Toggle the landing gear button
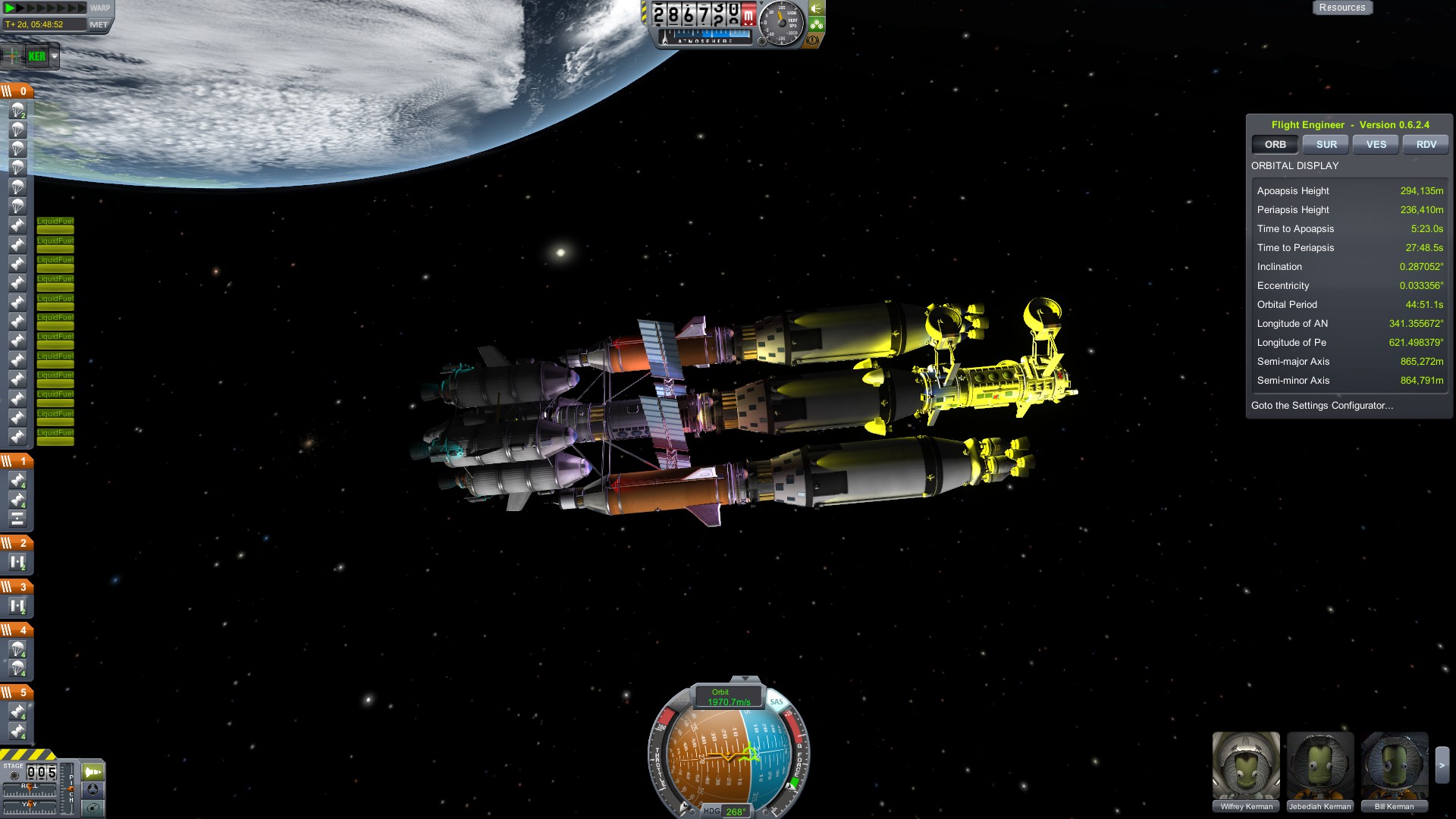Image resolution: width=1456 pixels, height=819 pixels. click(x=817, y=24)
